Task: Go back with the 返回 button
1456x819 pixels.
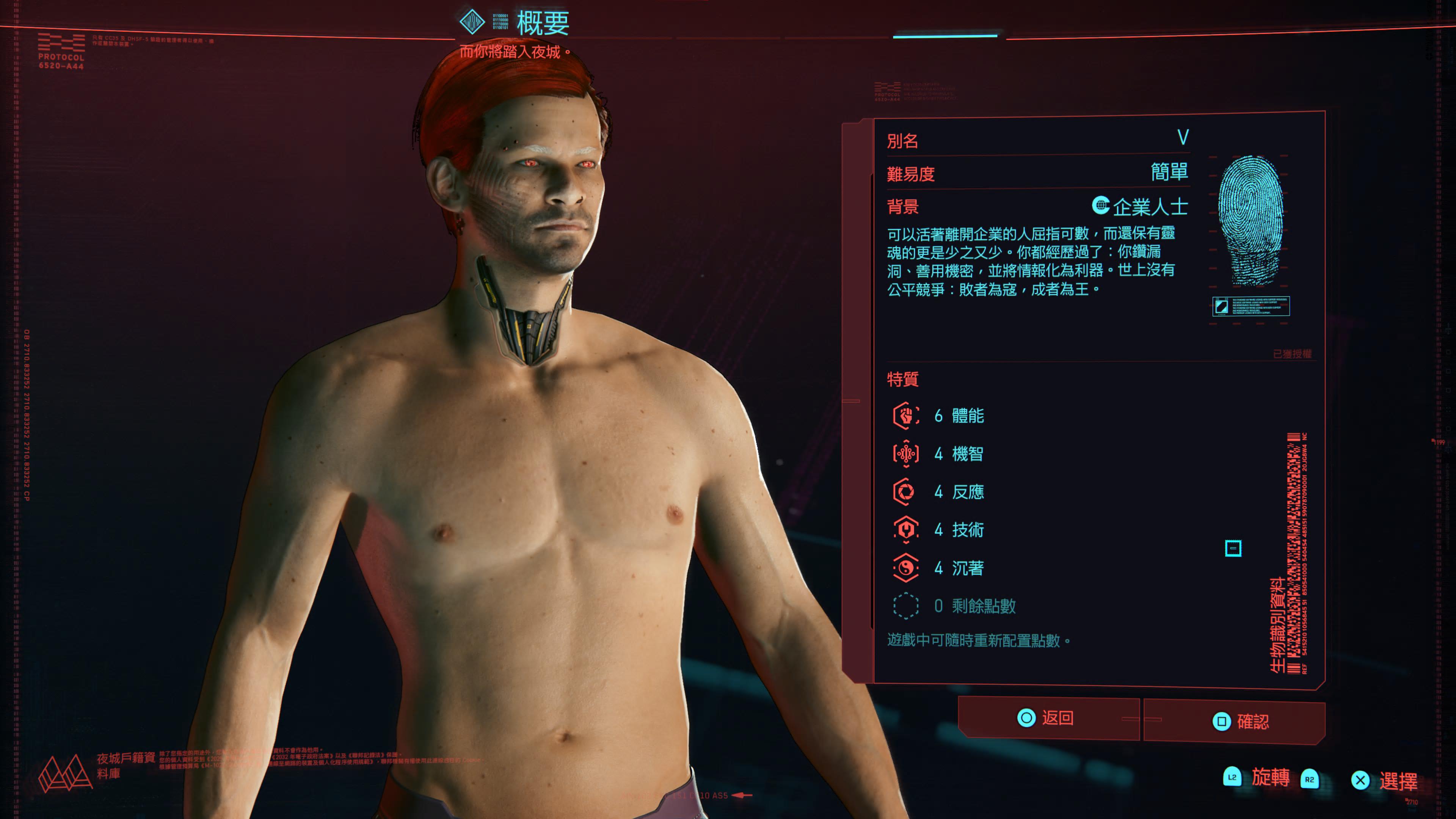Action: [x=1047, y=718]
